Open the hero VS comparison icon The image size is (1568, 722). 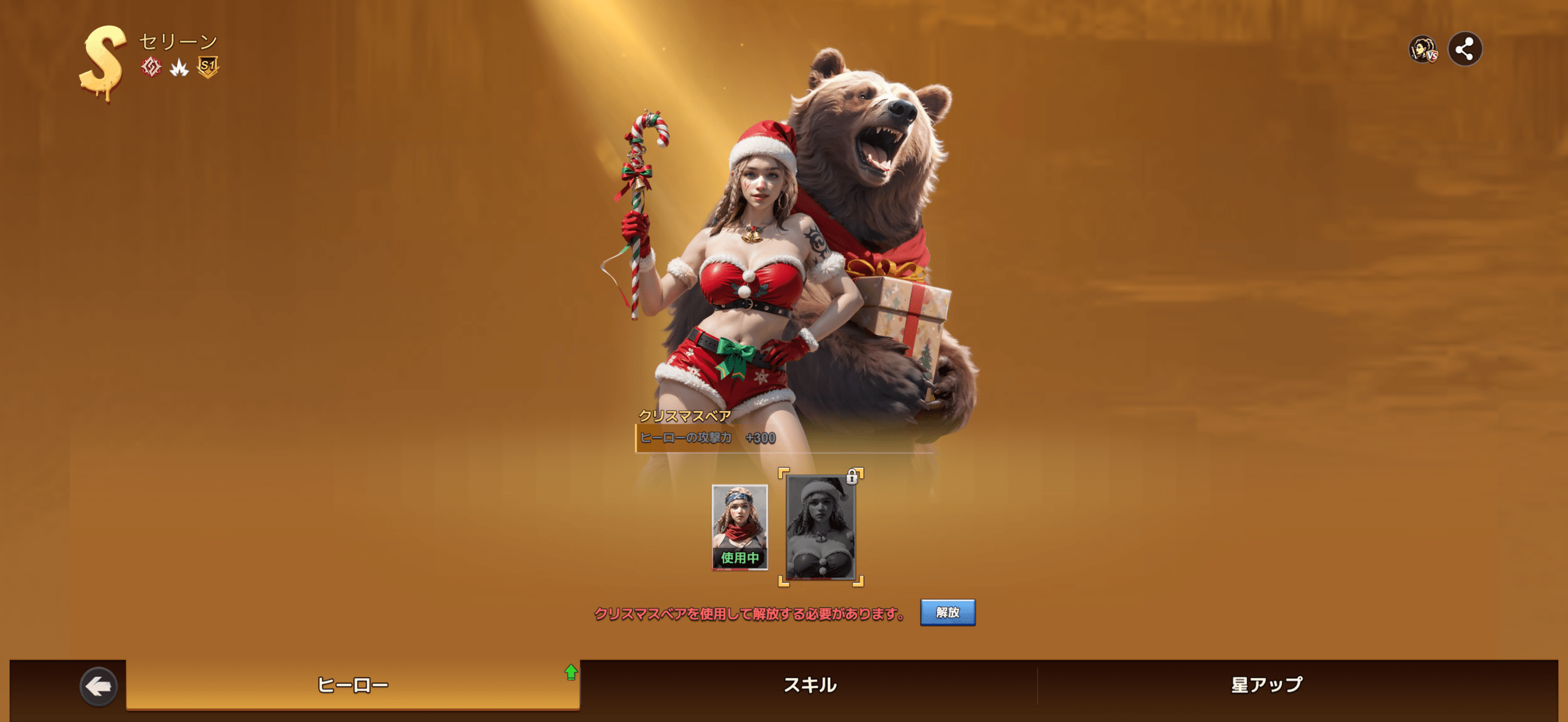tap(1423, 50)
